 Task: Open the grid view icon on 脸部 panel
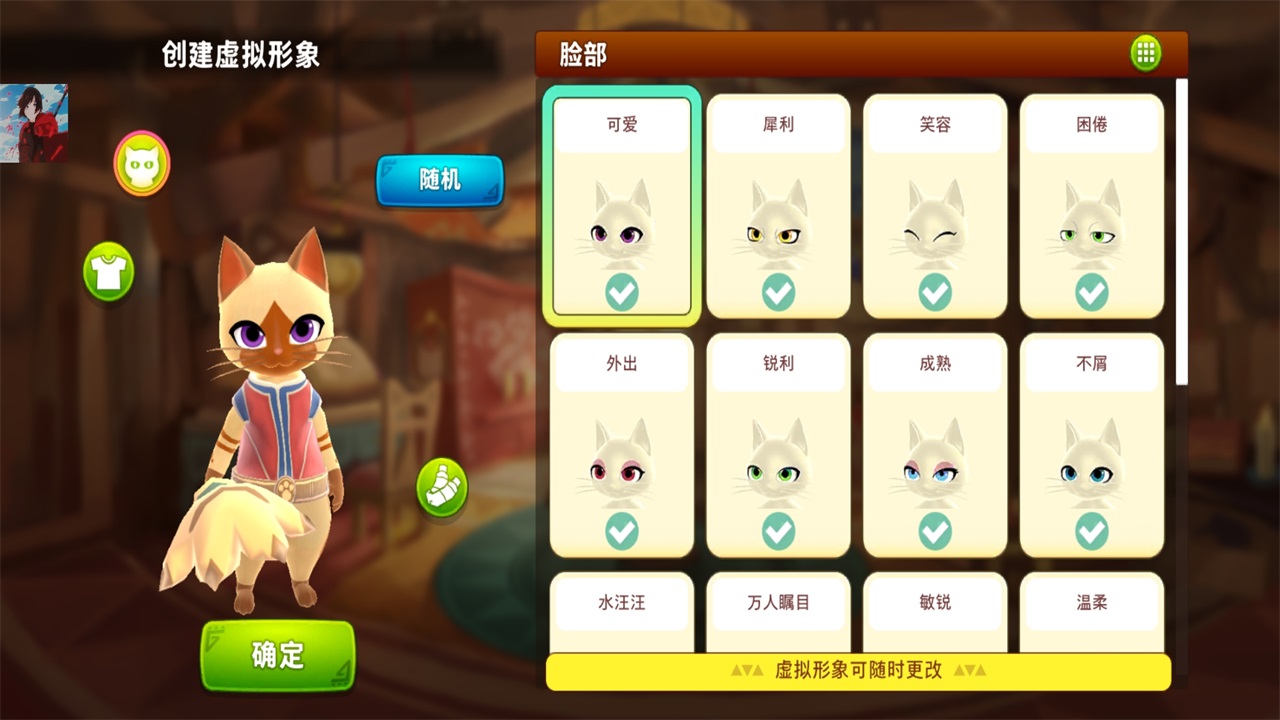1146,53
